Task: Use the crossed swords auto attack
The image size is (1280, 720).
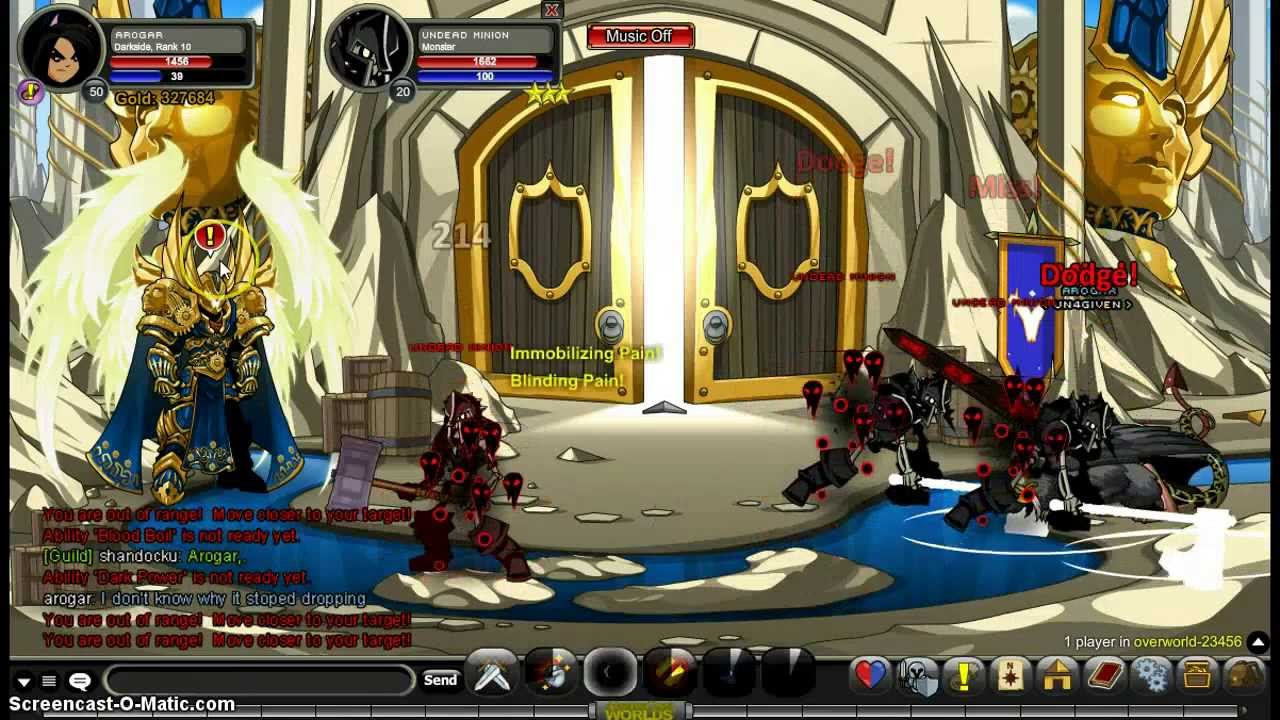Action: (x=493, y=675)
